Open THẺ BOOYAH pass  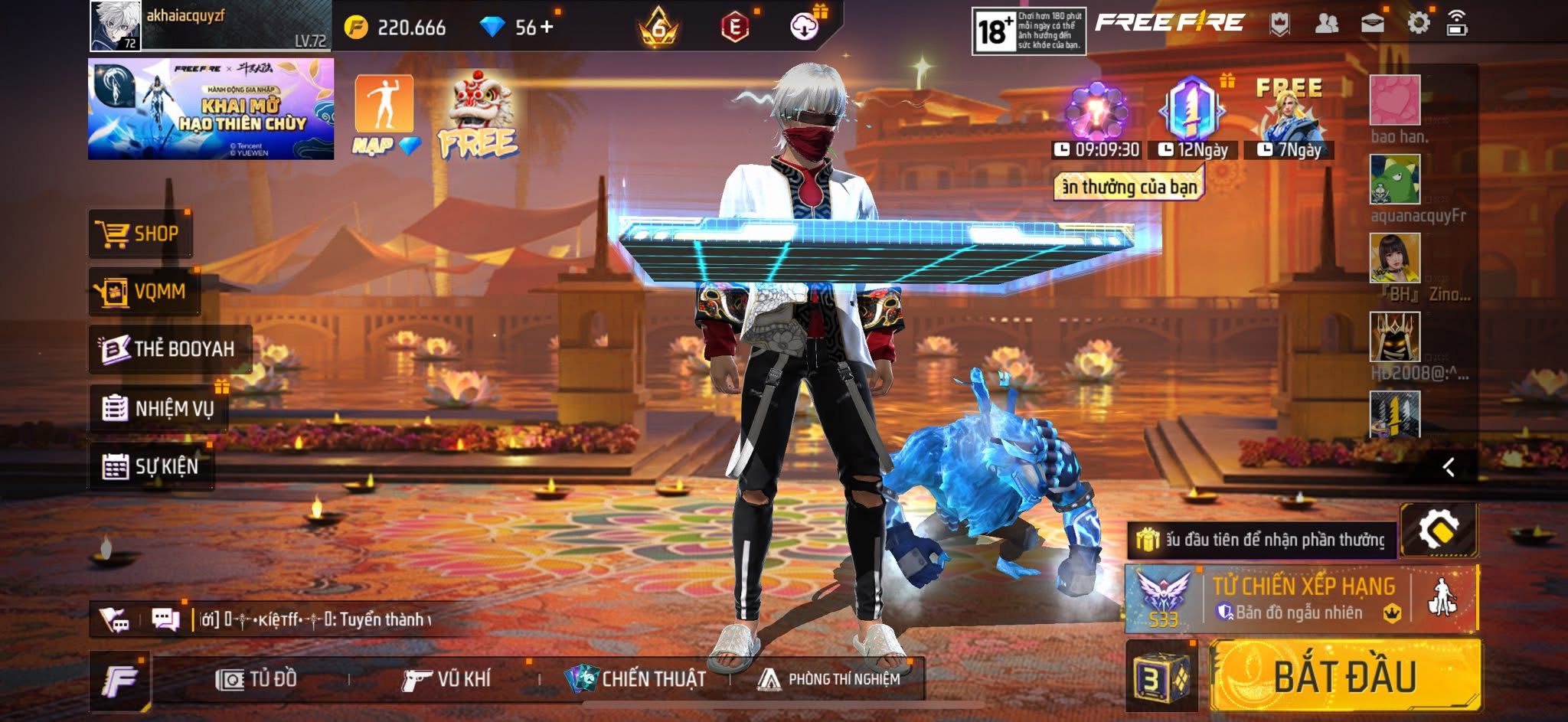point(169,349)
